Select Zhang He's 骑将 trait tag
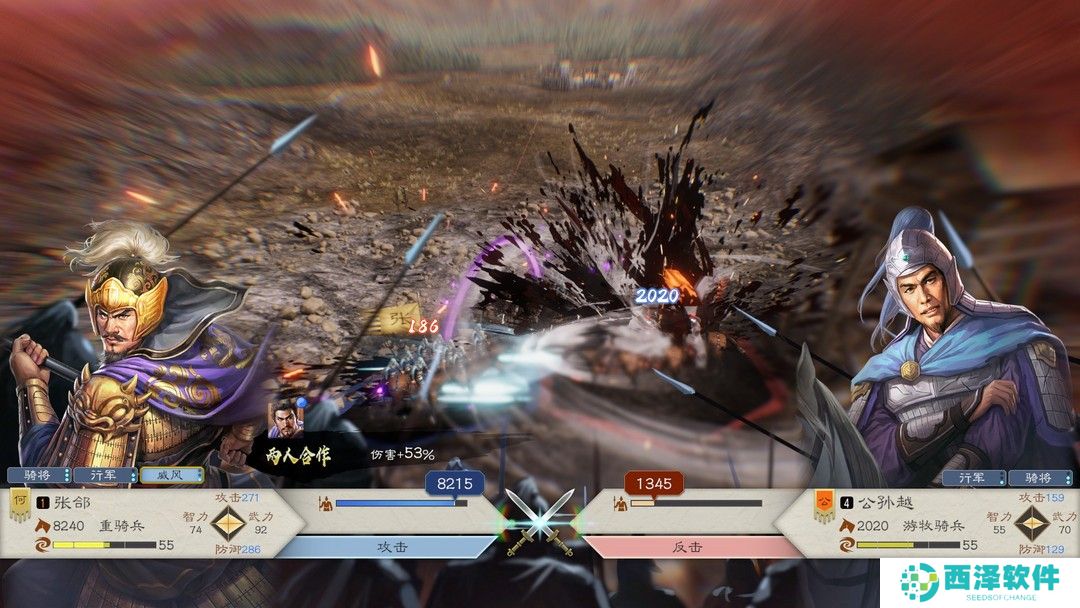 pos(39,475)
